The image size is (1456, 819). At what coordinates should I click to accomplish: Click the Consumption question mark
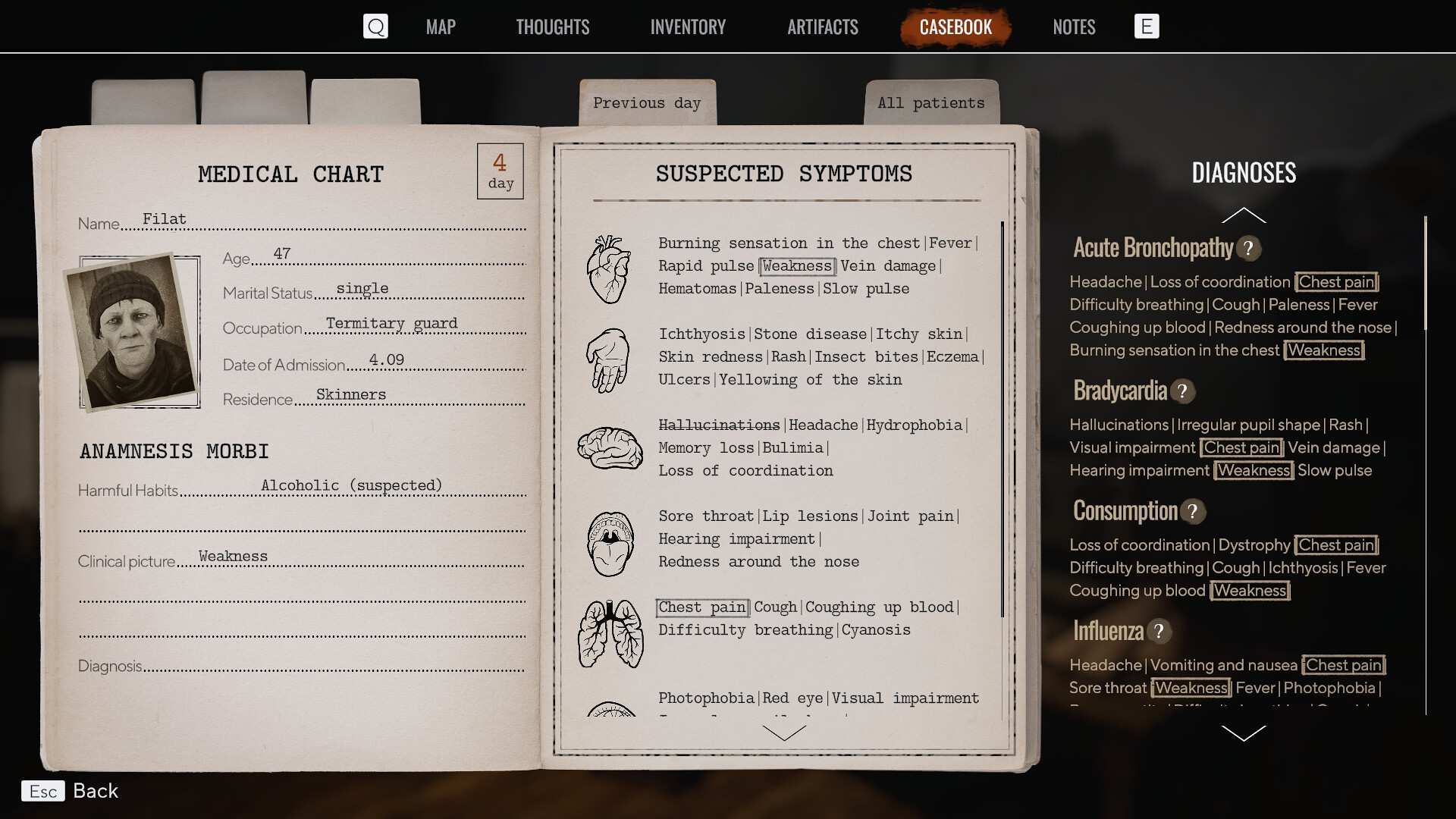point(1193,512)
